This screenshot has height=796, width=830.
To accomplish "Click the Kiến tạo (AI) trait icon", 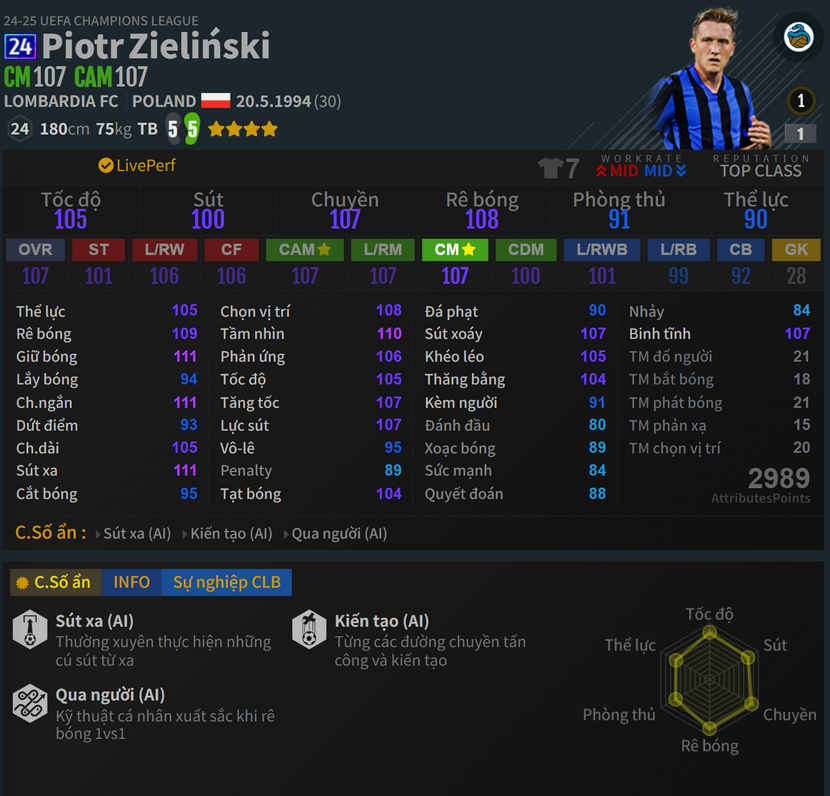I will point(309,630).
